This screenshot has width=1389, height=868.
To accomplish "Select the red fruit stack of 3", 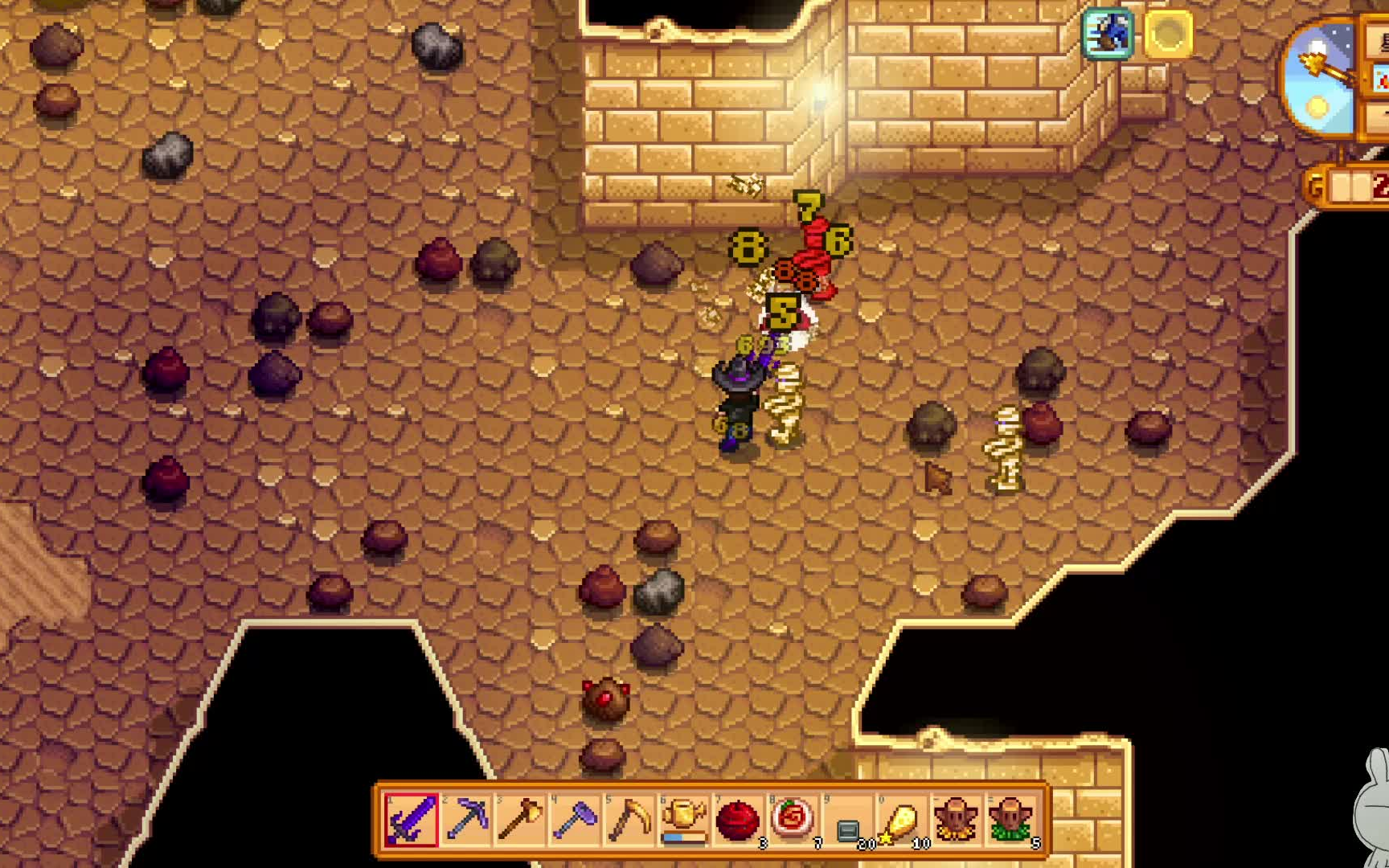I will (x=738, y=821).
